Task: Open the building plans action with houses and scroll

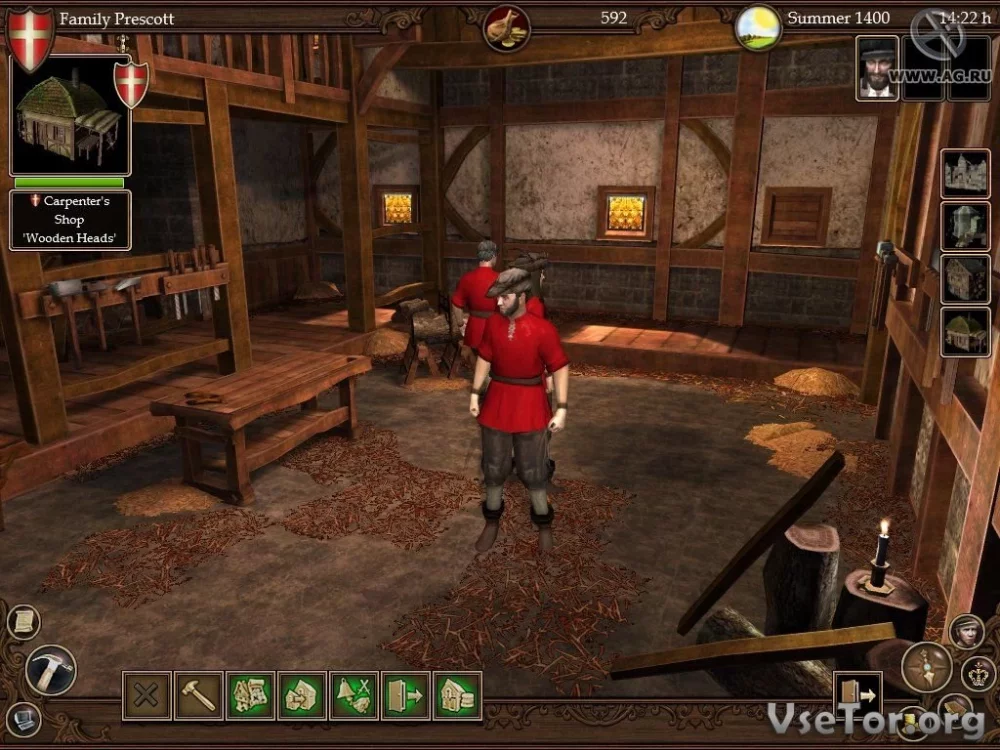Action: point(251,695)
